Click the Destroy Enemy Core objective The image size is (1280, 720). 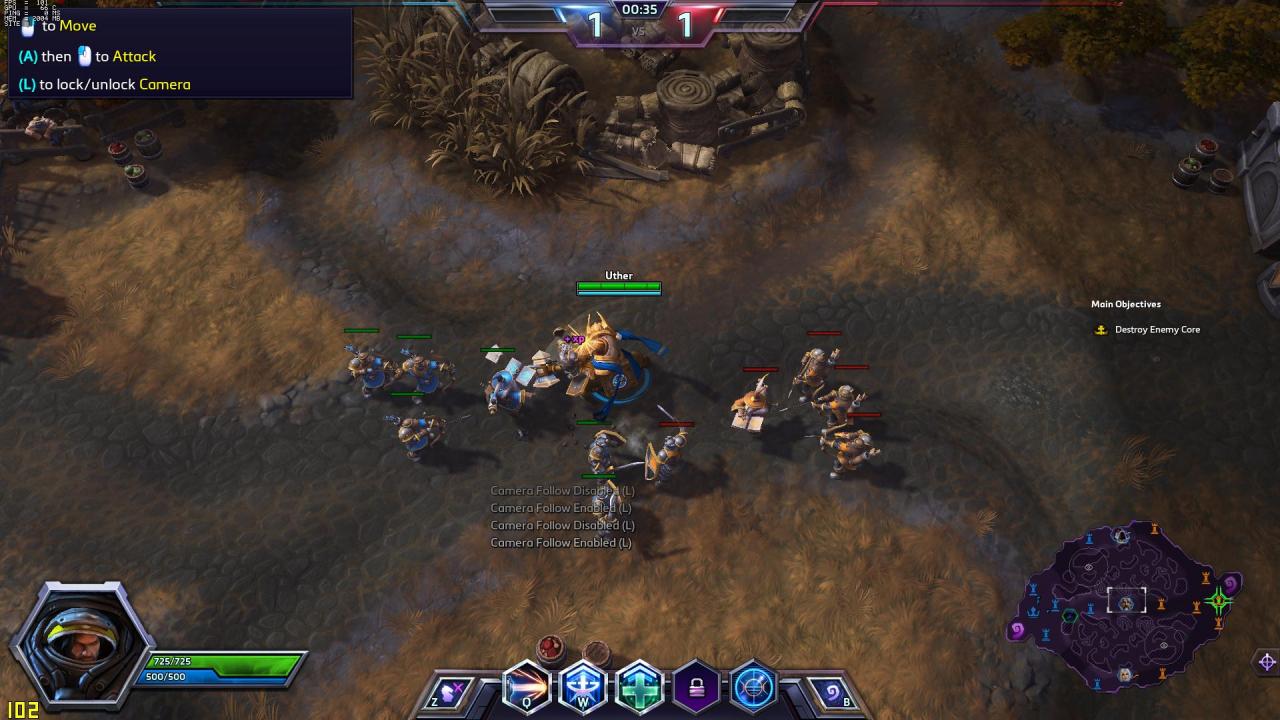(x=1157, y=330)
